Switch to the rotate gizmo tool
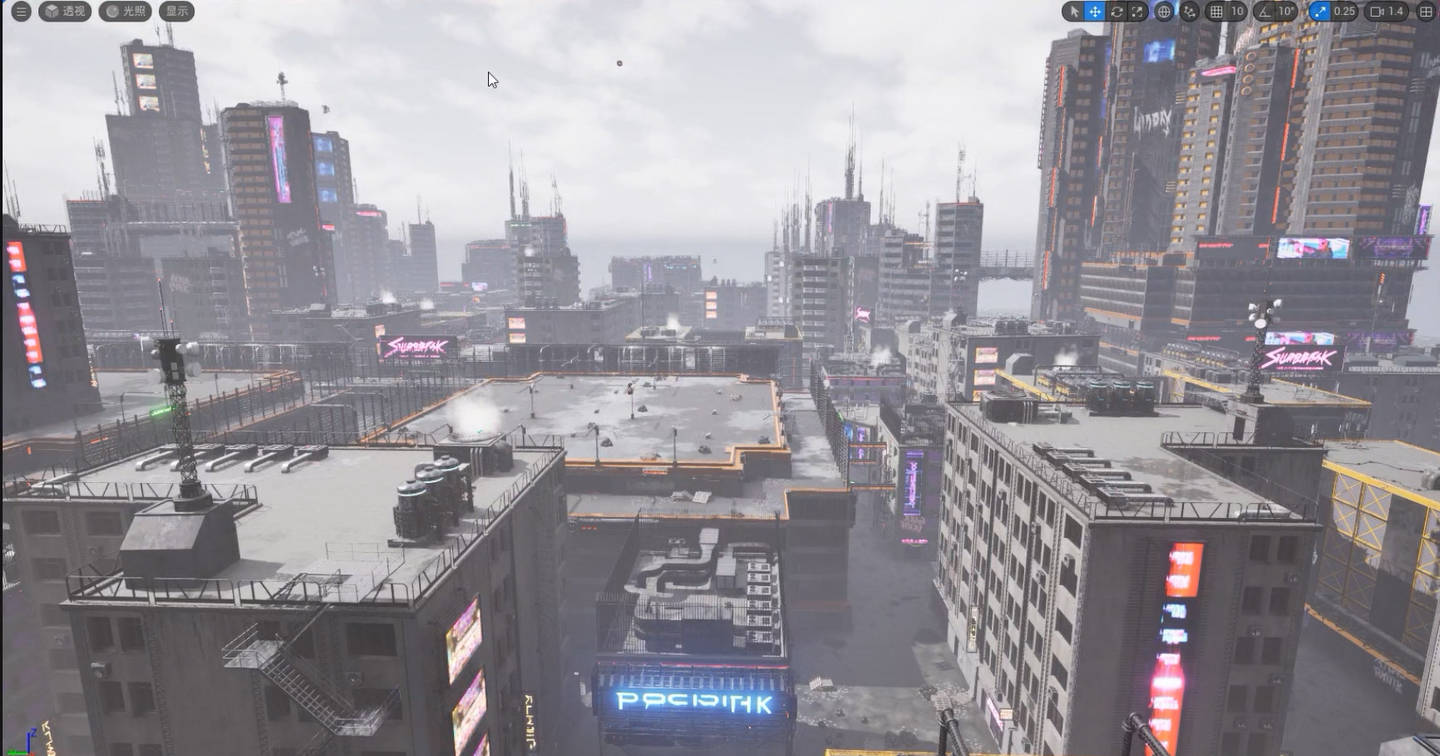This screenshot has width=1440, height=756. pyautogui.click(x=1117, y=11)
